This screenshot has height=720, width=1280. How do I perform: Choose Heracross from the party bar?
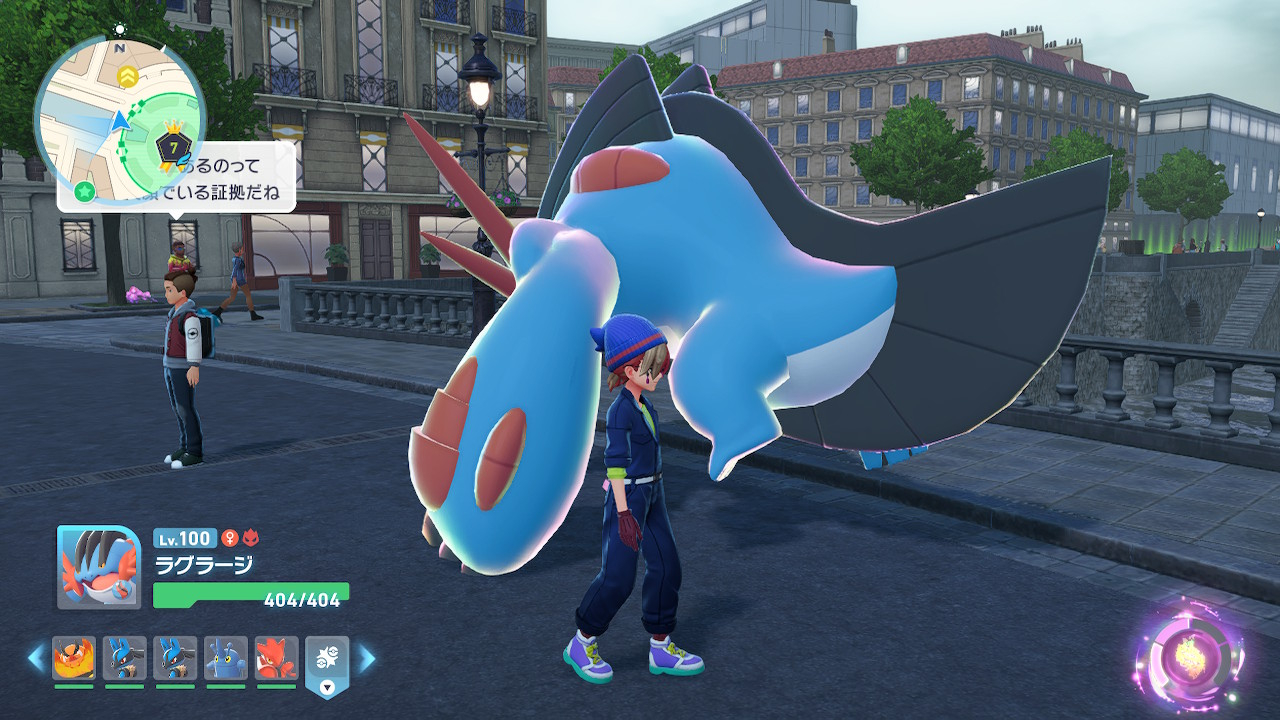click(x=225, y=658)
